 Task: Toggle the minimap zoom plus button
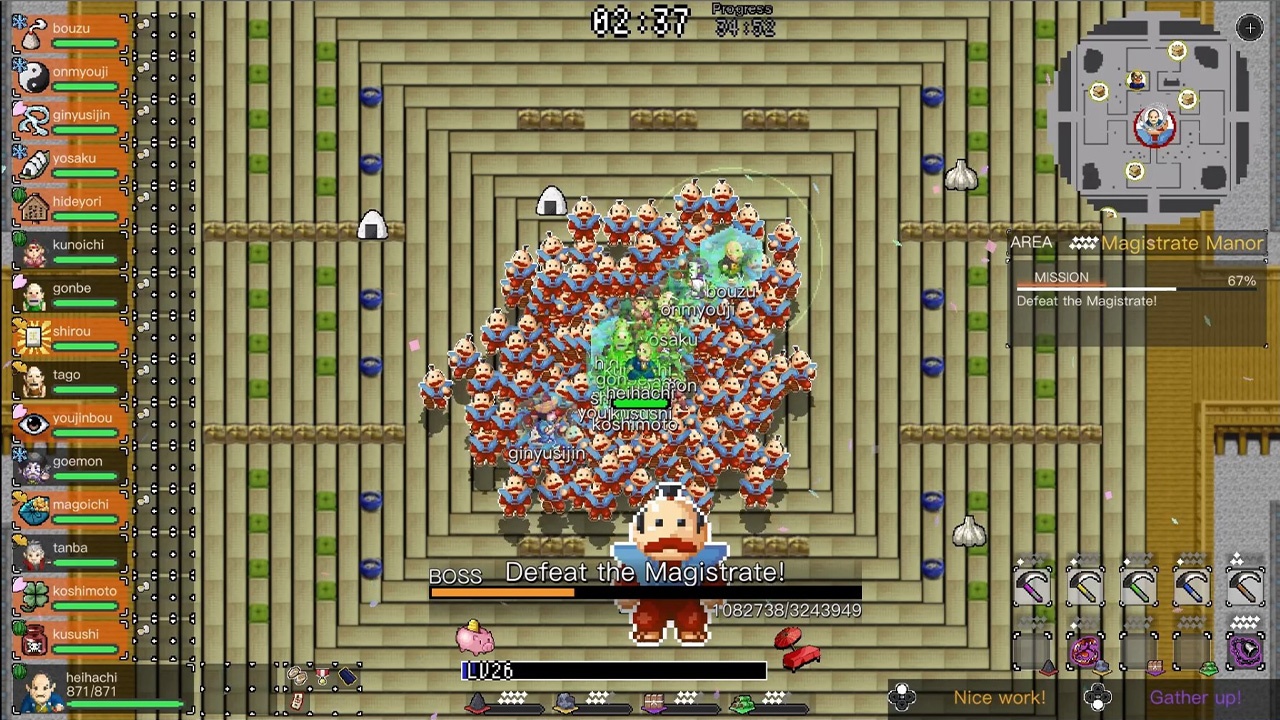tap(1249, 28)
